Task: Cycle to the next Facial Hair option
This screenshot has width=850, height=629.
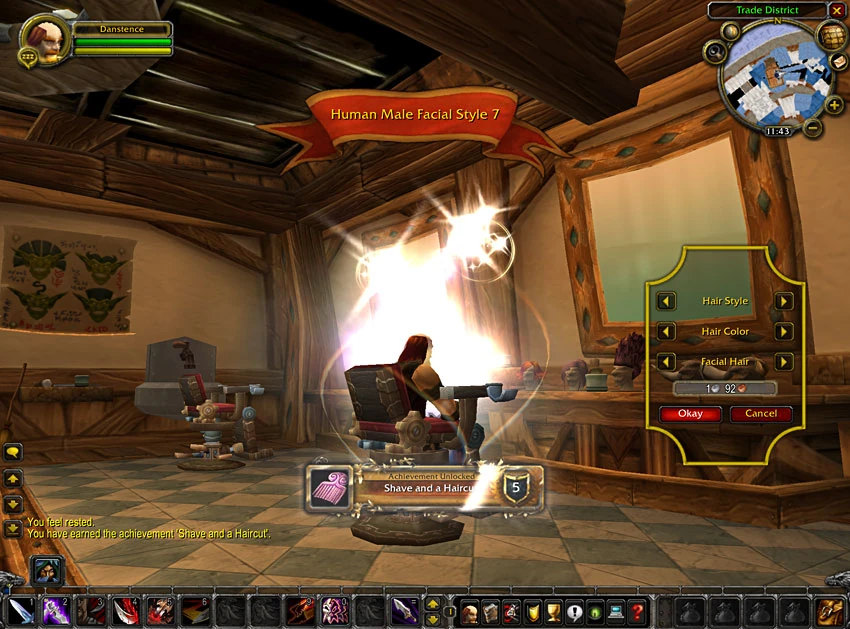Action: 784,362
